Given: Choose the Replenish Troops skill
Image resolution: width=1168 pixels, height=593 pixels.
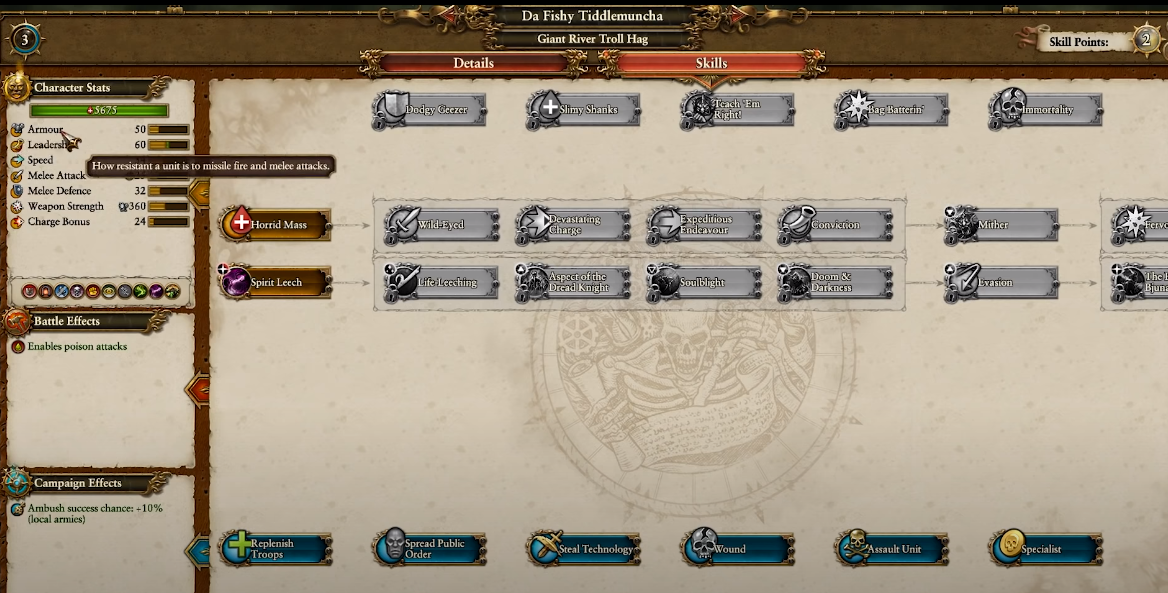Looking at the screenshot, I should 276,549.
